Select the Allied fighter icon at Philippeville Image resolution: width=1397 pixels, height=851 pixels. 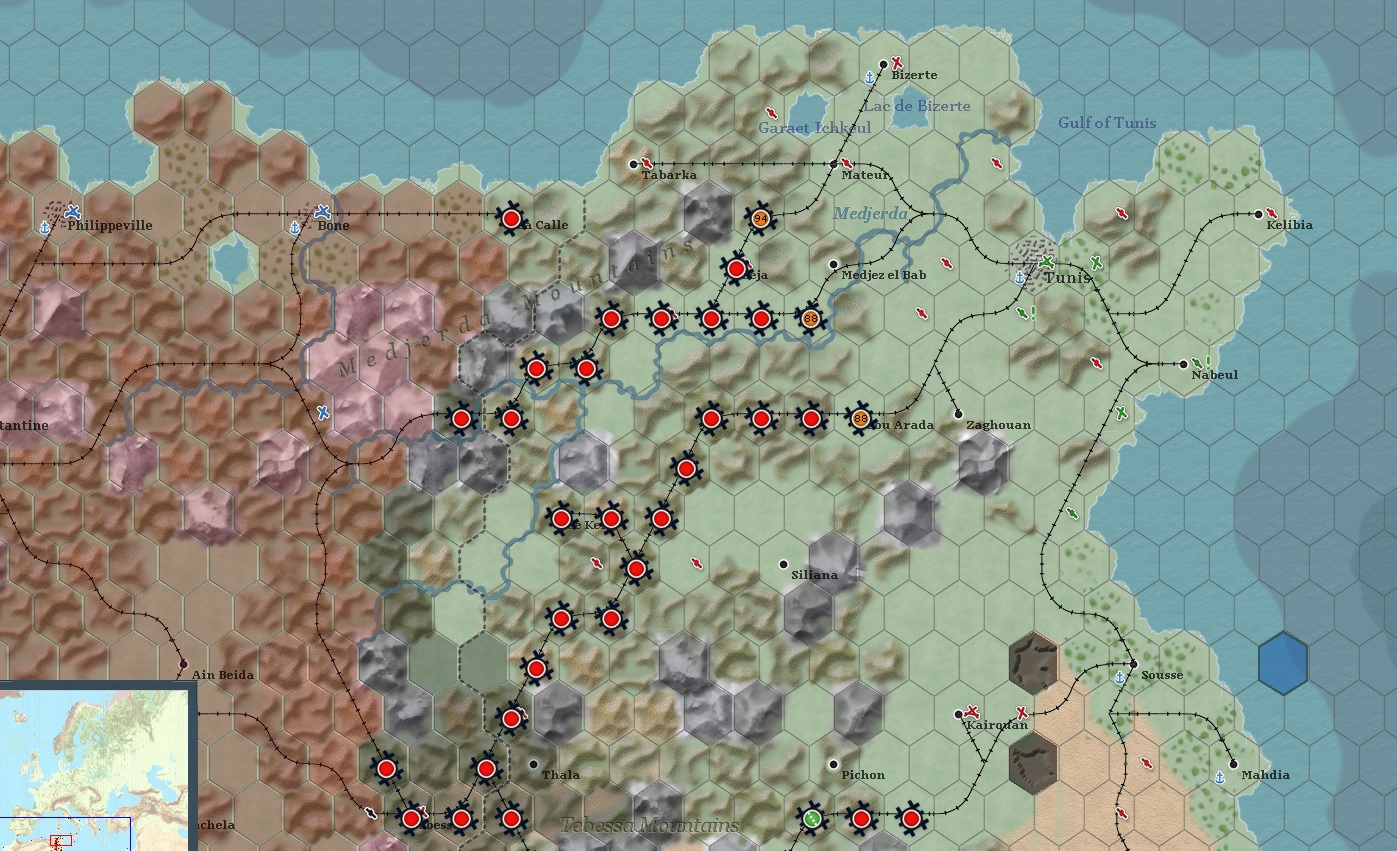click(70, 213)
